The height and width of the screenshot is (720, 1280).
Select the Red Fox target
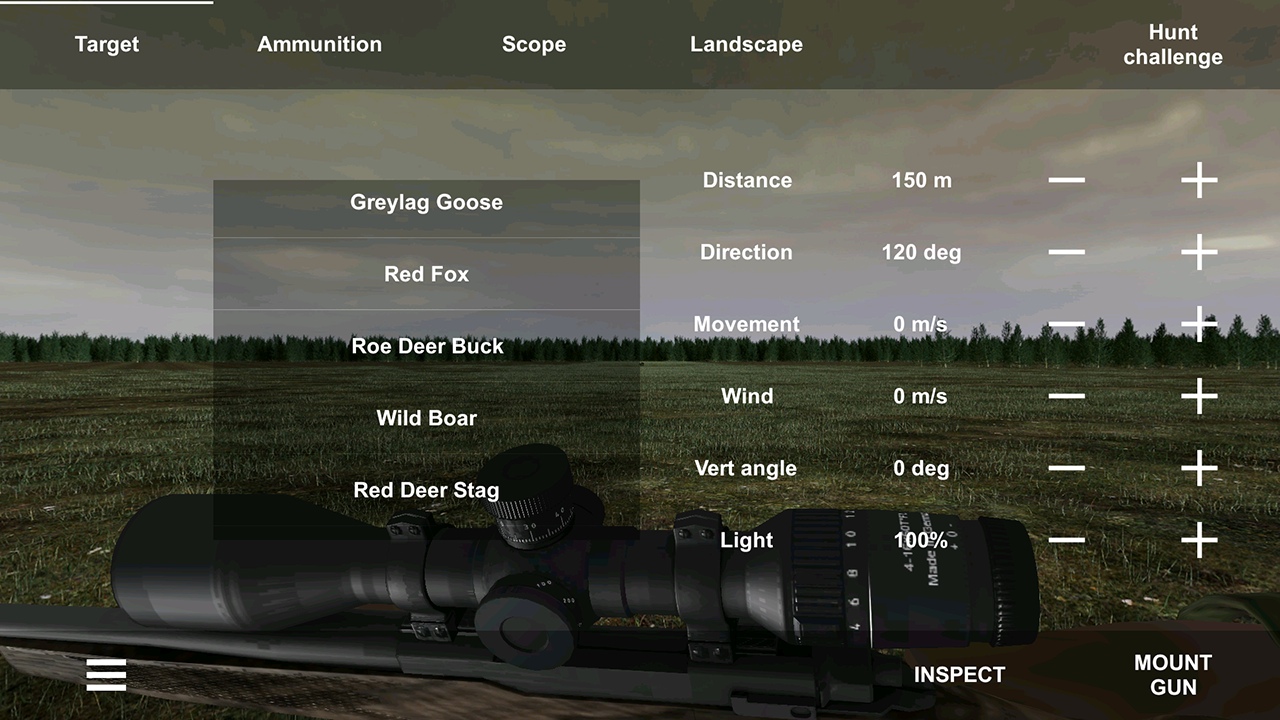click(x=426, y=275)
